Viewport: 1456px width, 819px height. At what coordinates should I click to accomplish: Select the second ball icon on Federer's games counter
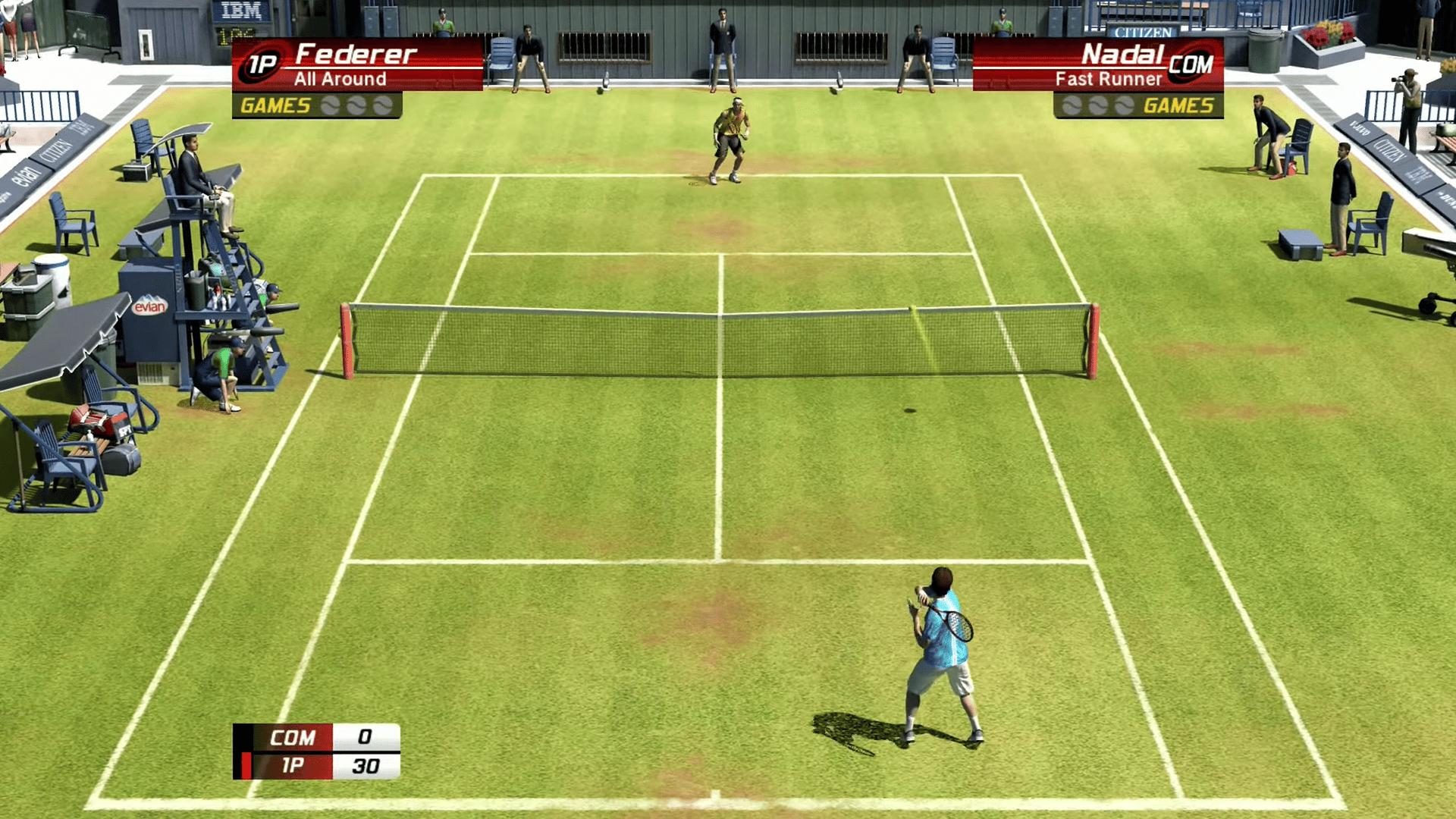click(356, 106)
